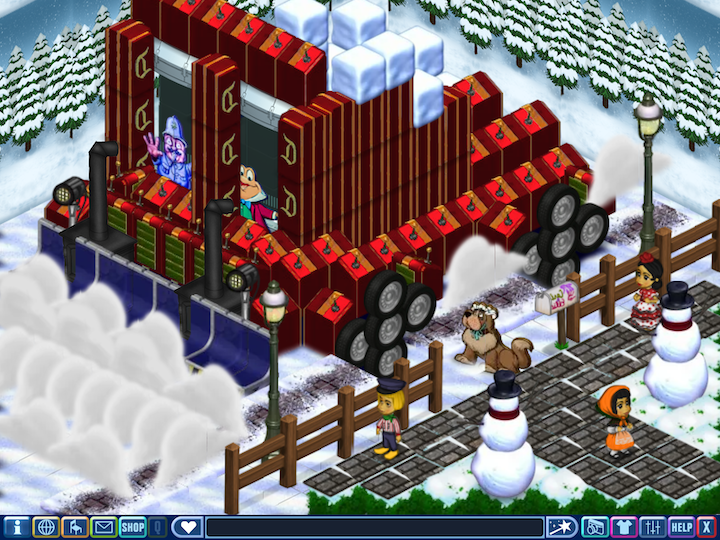Image resolution: width=720 pixels, height=540 pixels.
Task: Activate the magic wand star button
Action: point(561,527)
